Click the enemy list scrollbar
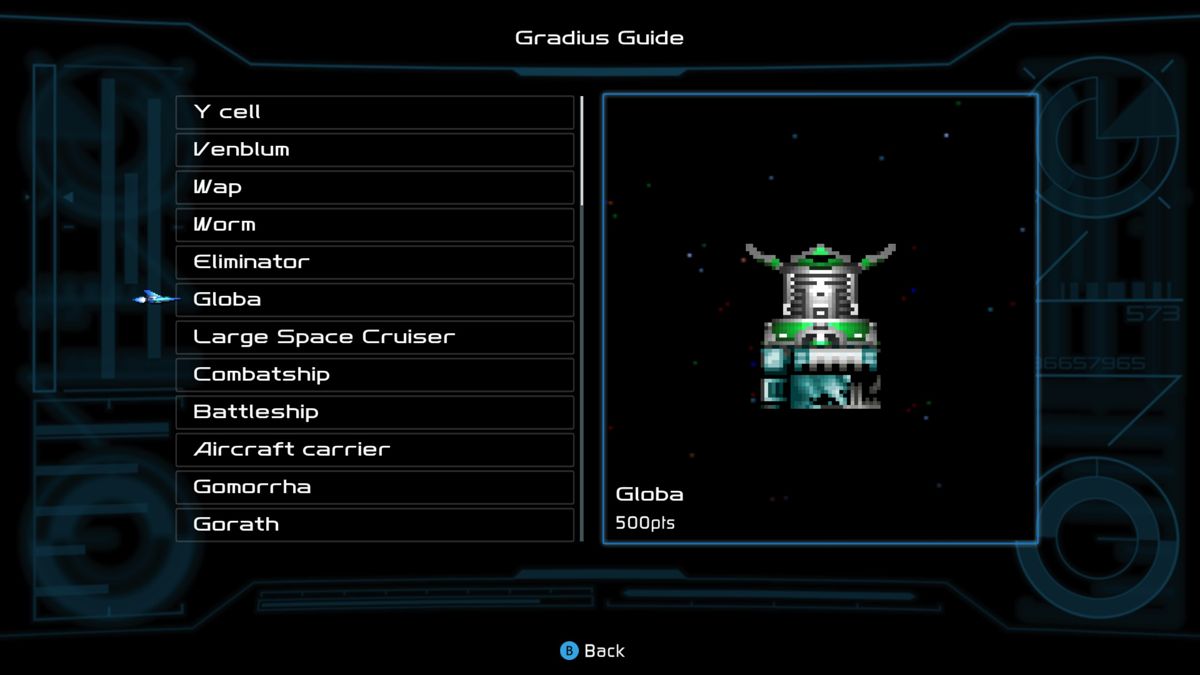The image size is (1200, 675). point(582,318)
